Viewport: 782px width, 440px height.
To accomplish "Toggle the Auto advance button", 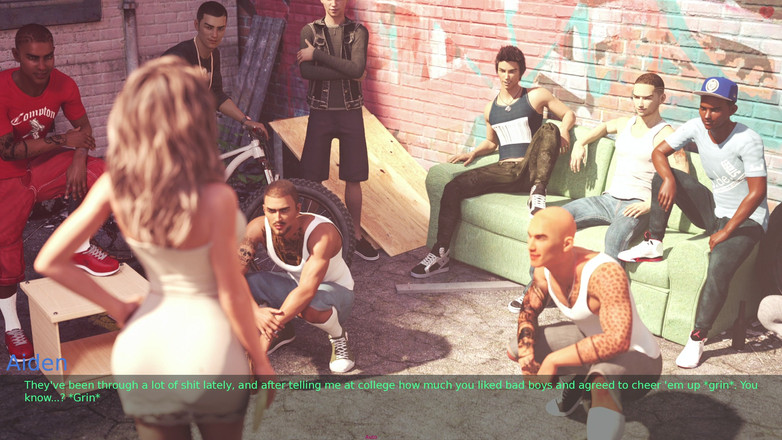I will coord(371,437).
